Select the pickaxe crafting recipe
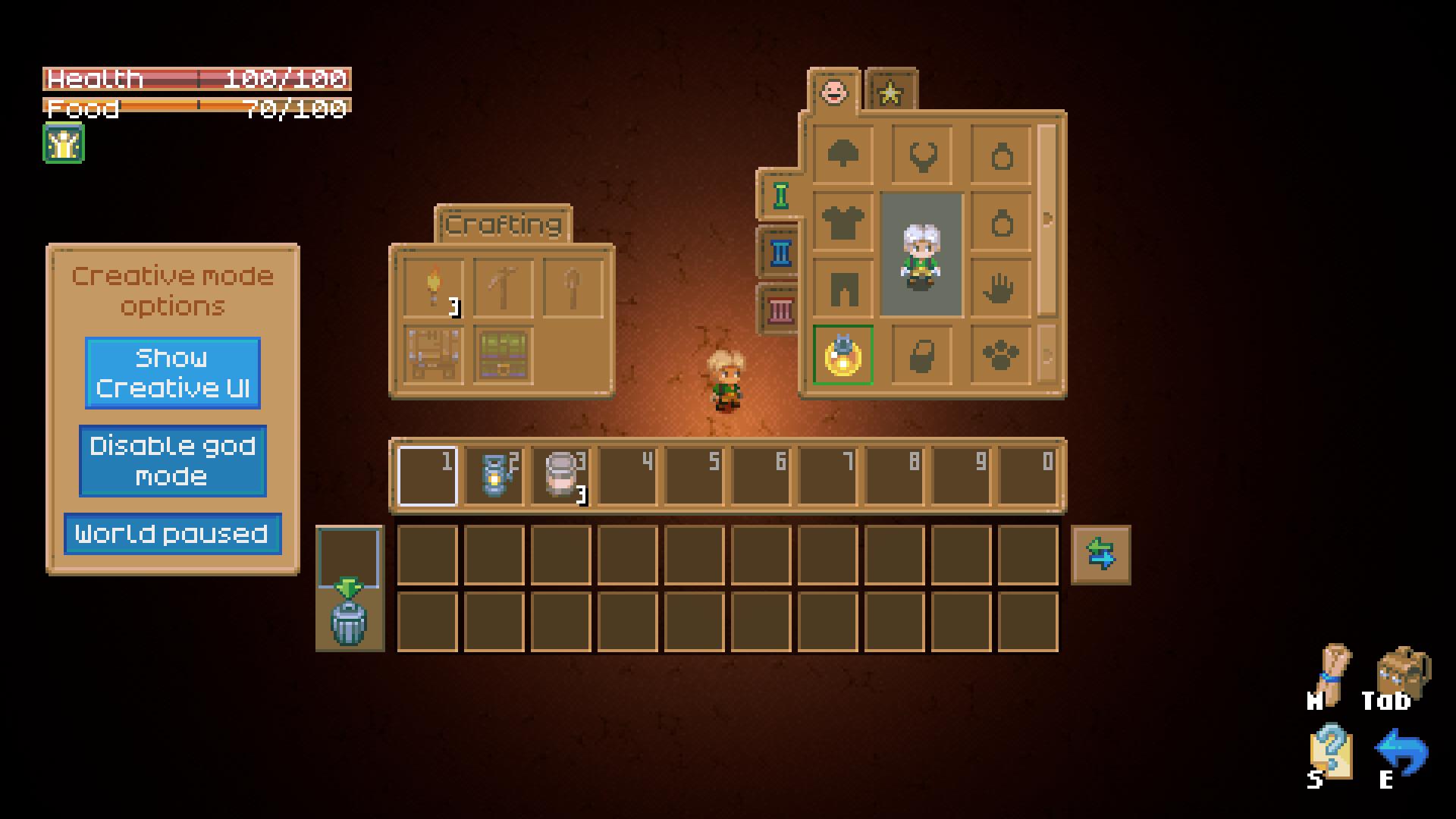The width and height of the screenshot is (1456, 819). (502, 289)
